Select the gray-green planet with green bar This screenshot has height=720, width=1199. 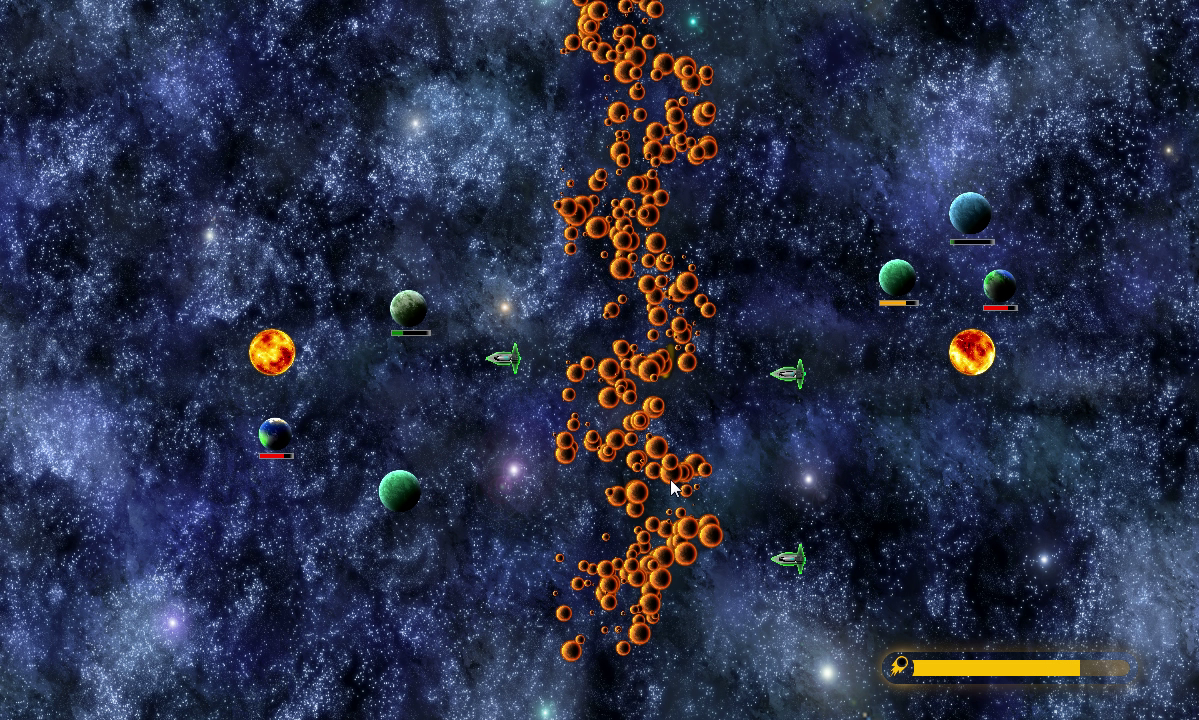408,308
